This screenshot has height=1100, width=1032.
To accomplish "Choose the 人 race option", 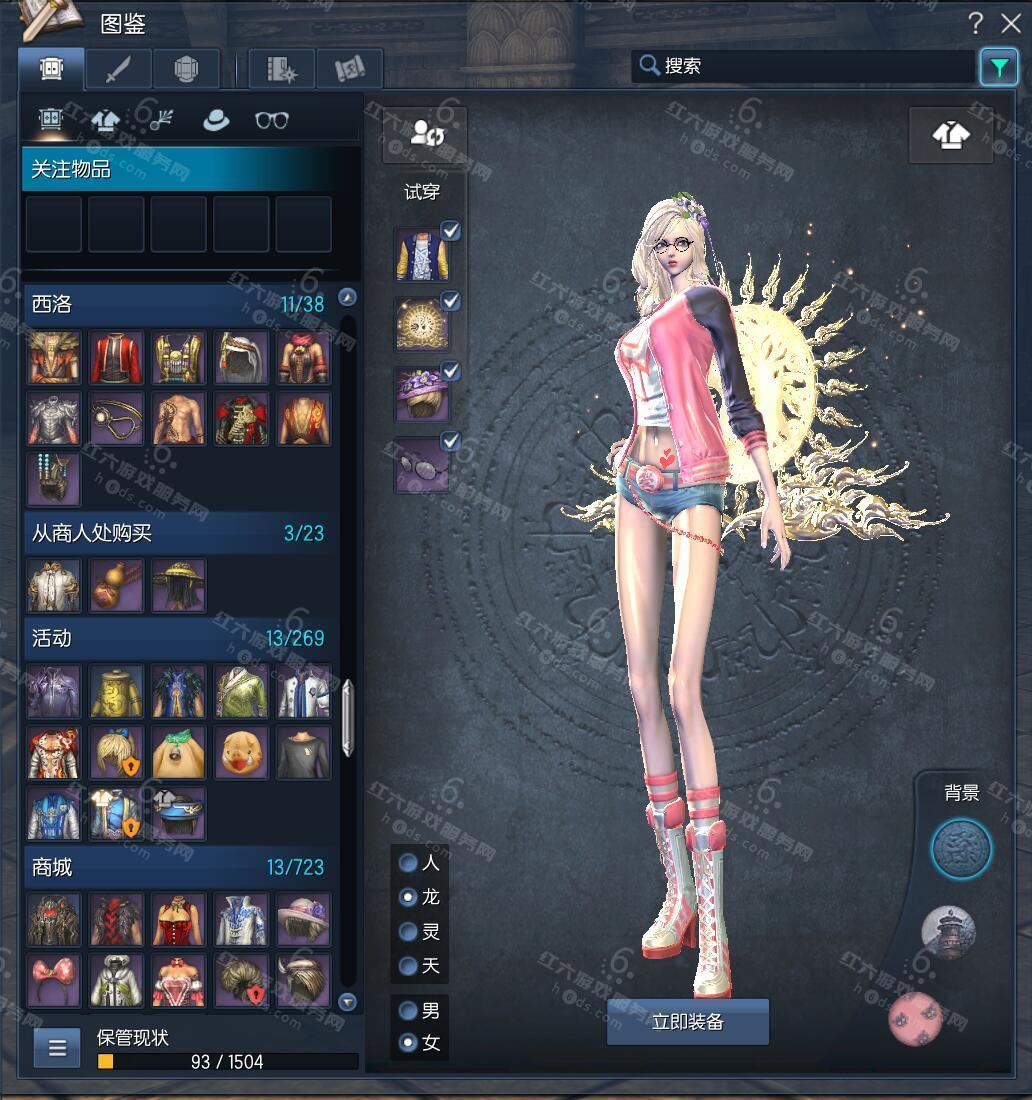I will (408, 863).
